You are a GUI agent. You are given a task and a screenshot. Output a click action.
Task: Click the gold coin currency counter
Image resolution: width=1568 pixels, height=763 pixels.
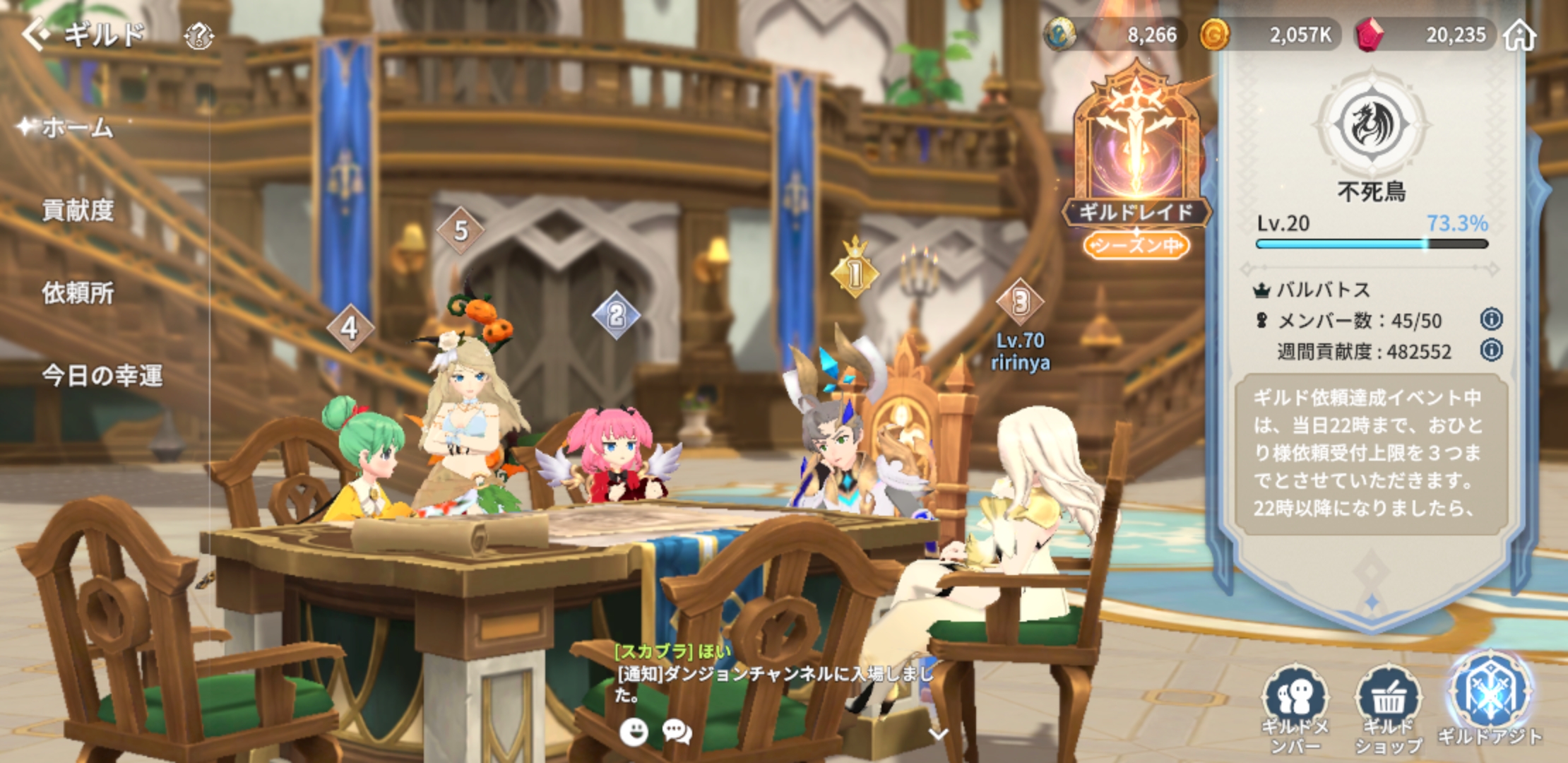tap(1268, 35)
